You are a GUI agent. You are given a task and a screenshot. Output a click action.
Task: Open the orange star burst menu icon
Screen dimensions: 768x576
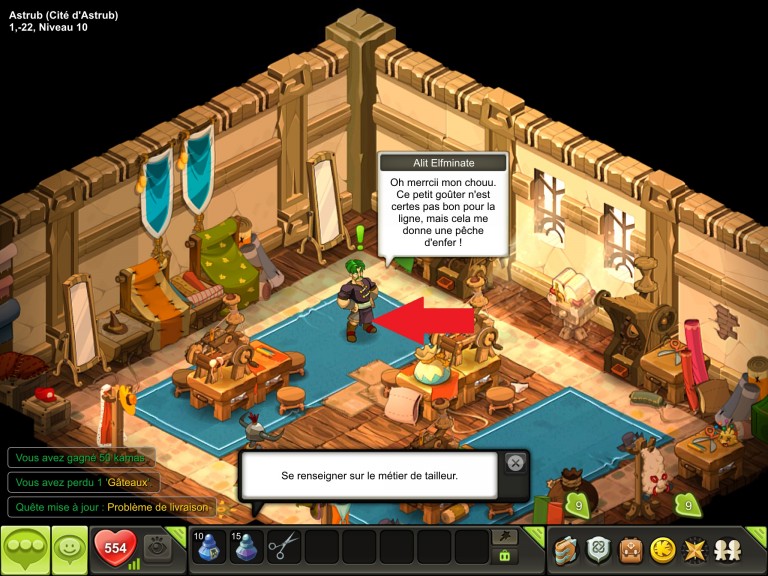coord(693,550)
